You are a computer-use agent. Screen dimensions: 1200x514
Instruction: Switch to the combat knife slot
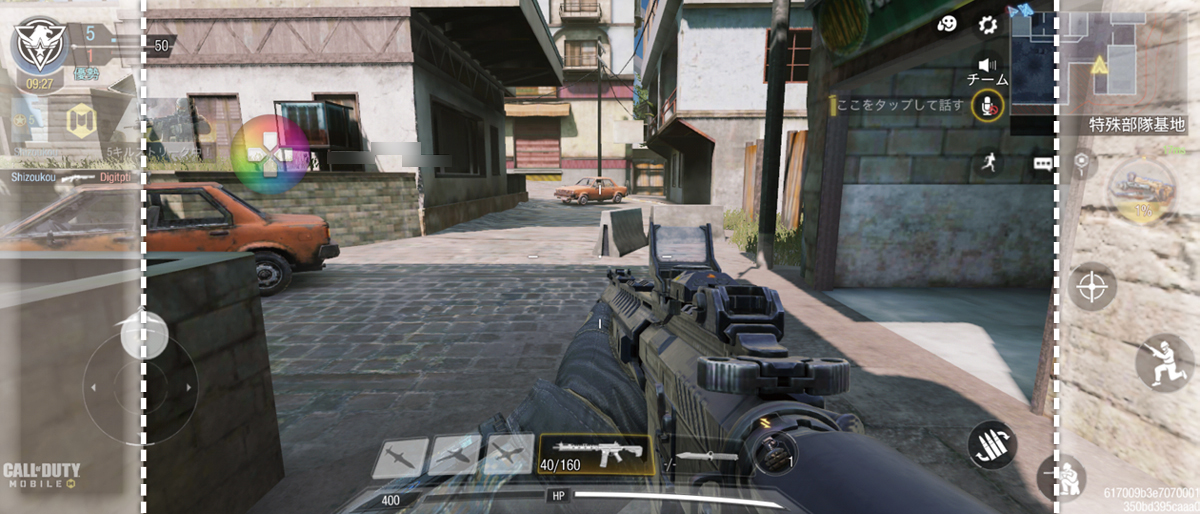(709, 457)
